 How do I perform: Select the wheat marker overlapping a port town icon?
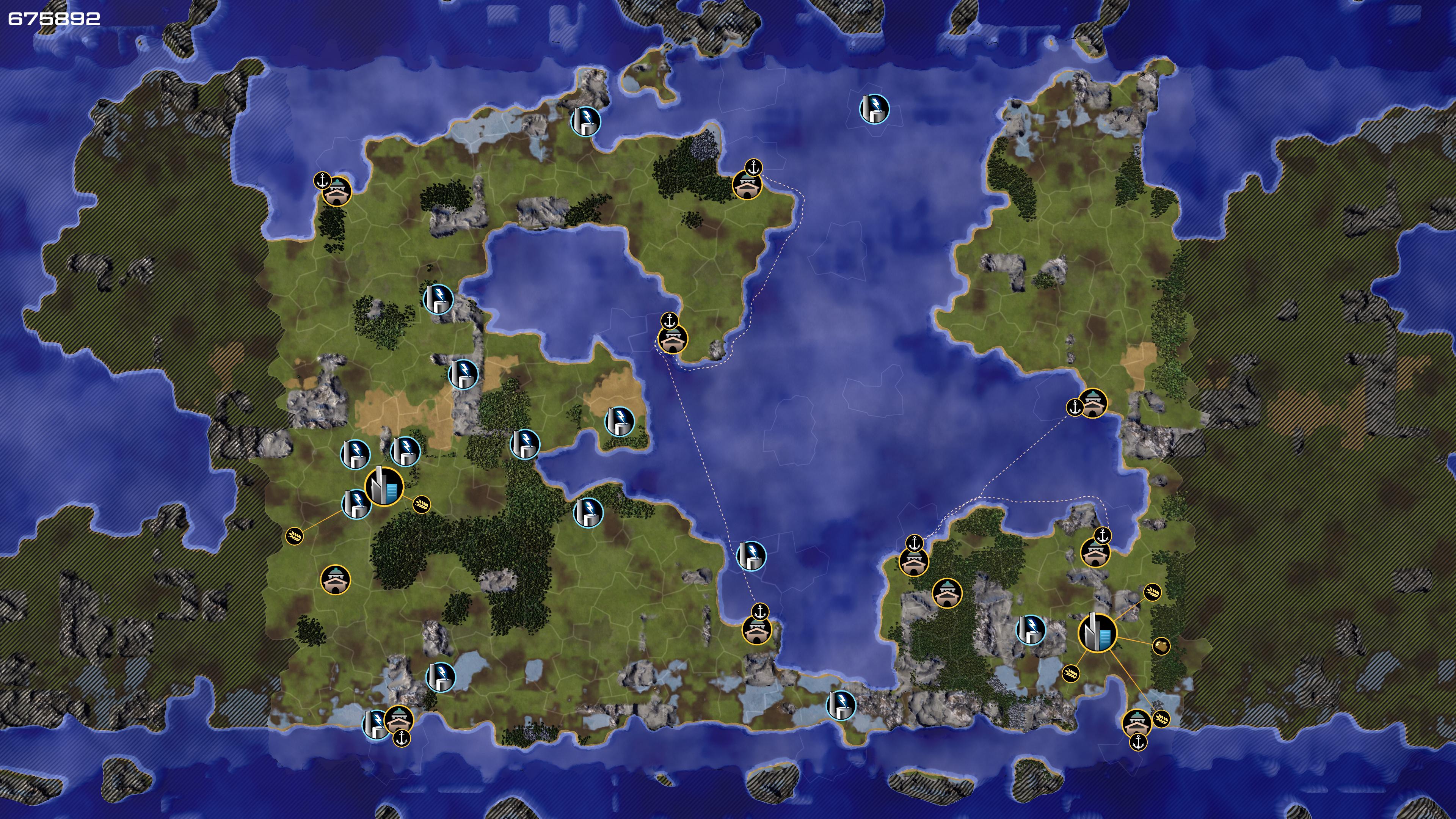click(x=1161, y=719)
